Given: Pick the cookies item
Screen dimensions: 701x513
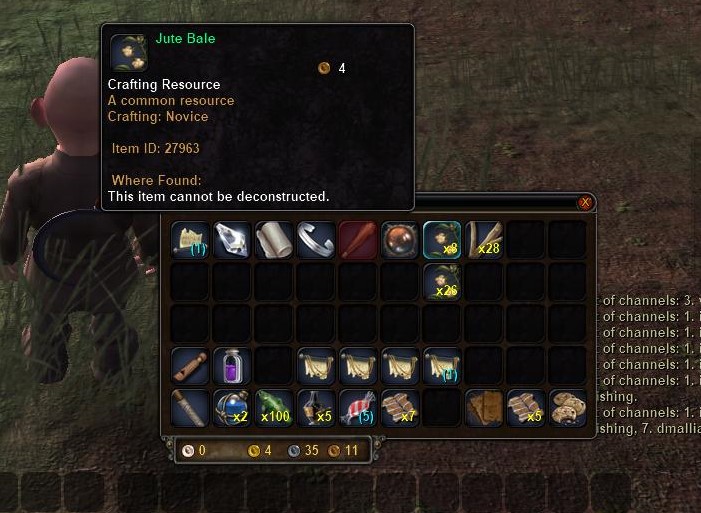Looking at the screenshot, I should (567, 407).
